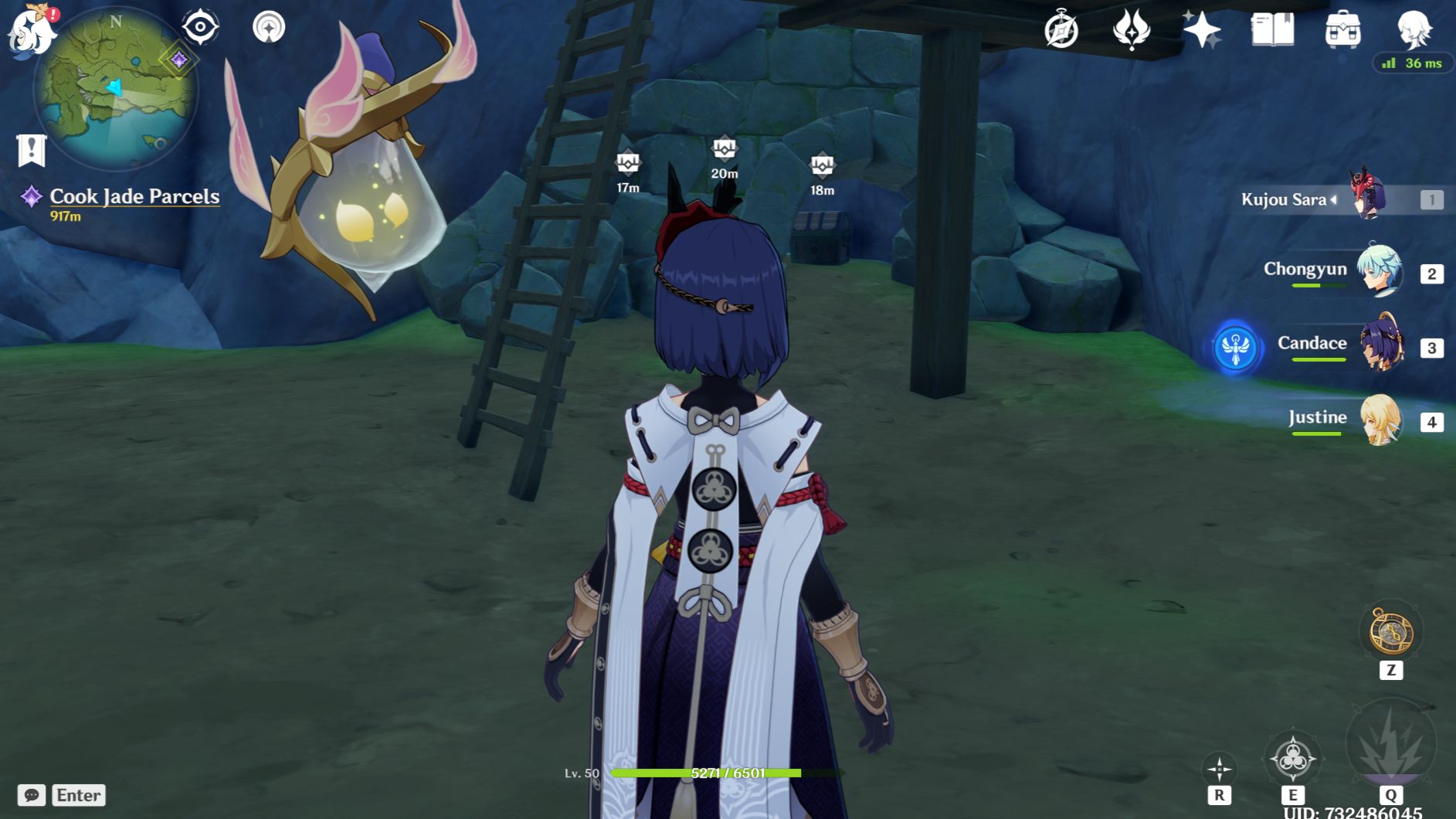Image resolution: width=1456 pixels, height=819 pixels.
Task: Activate Candace's elemental burst ready indicator
Action: tap(1237, 348)
